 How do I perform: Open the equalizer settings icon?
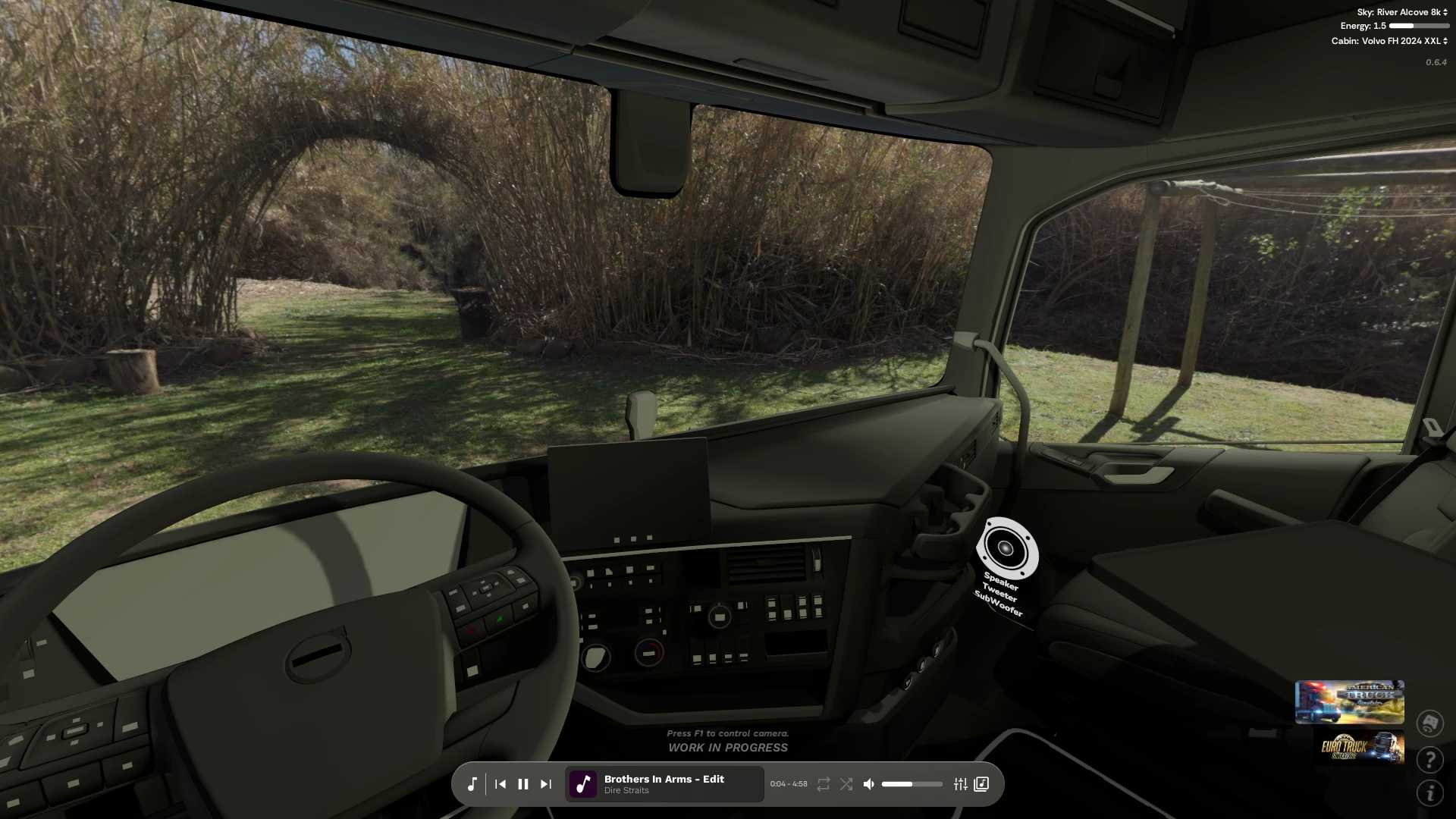[960, 784]
